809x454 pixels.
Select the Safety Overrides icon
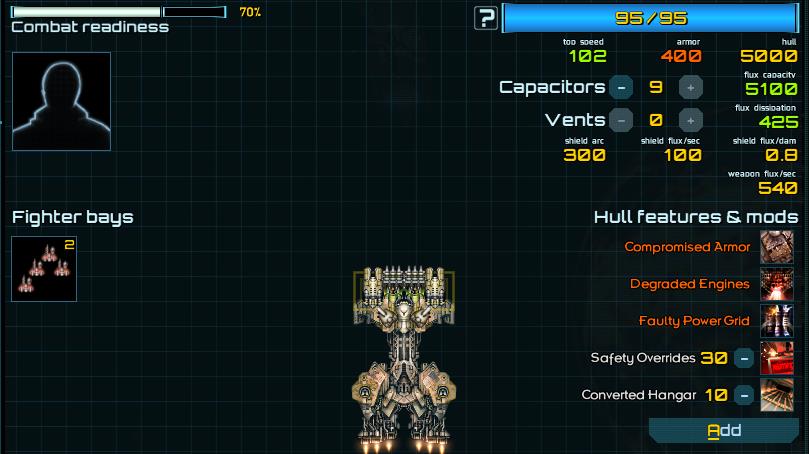coord(777,357)
